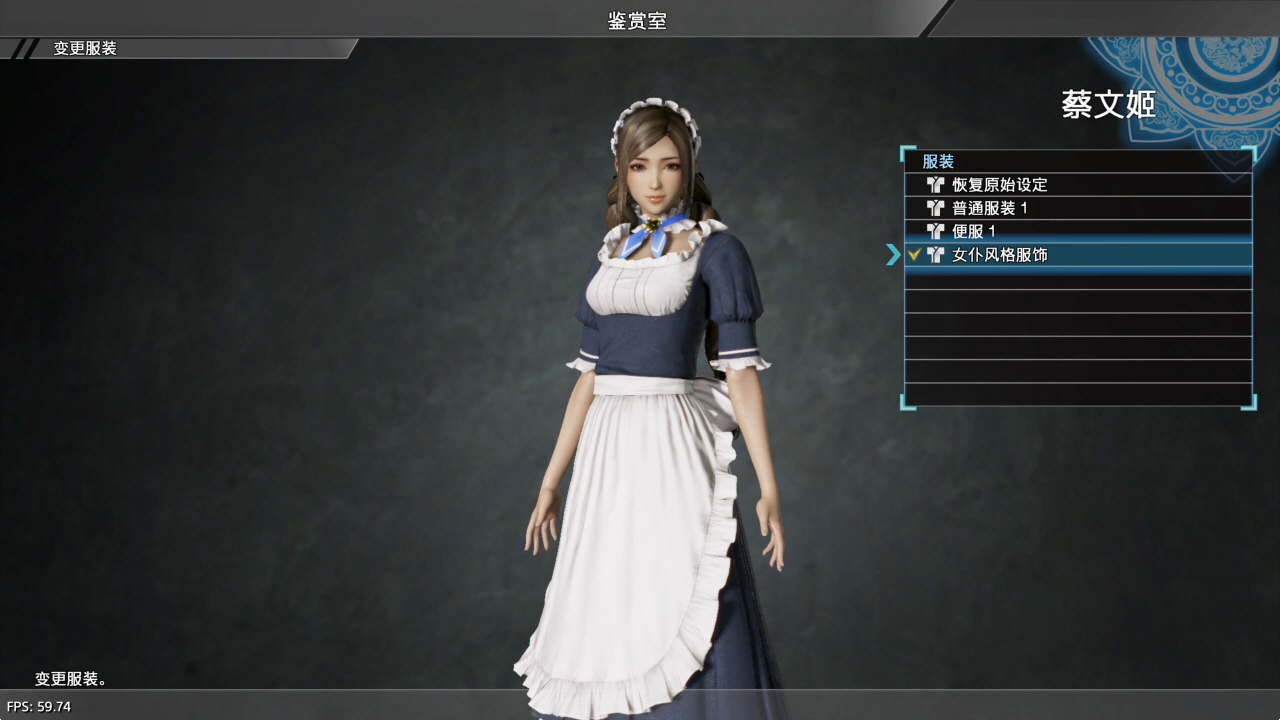The width and height of the screenshot is (1280, 720).
Task: Click the shirt icon next to 恢复原始设定
Action: pos(936,185)
